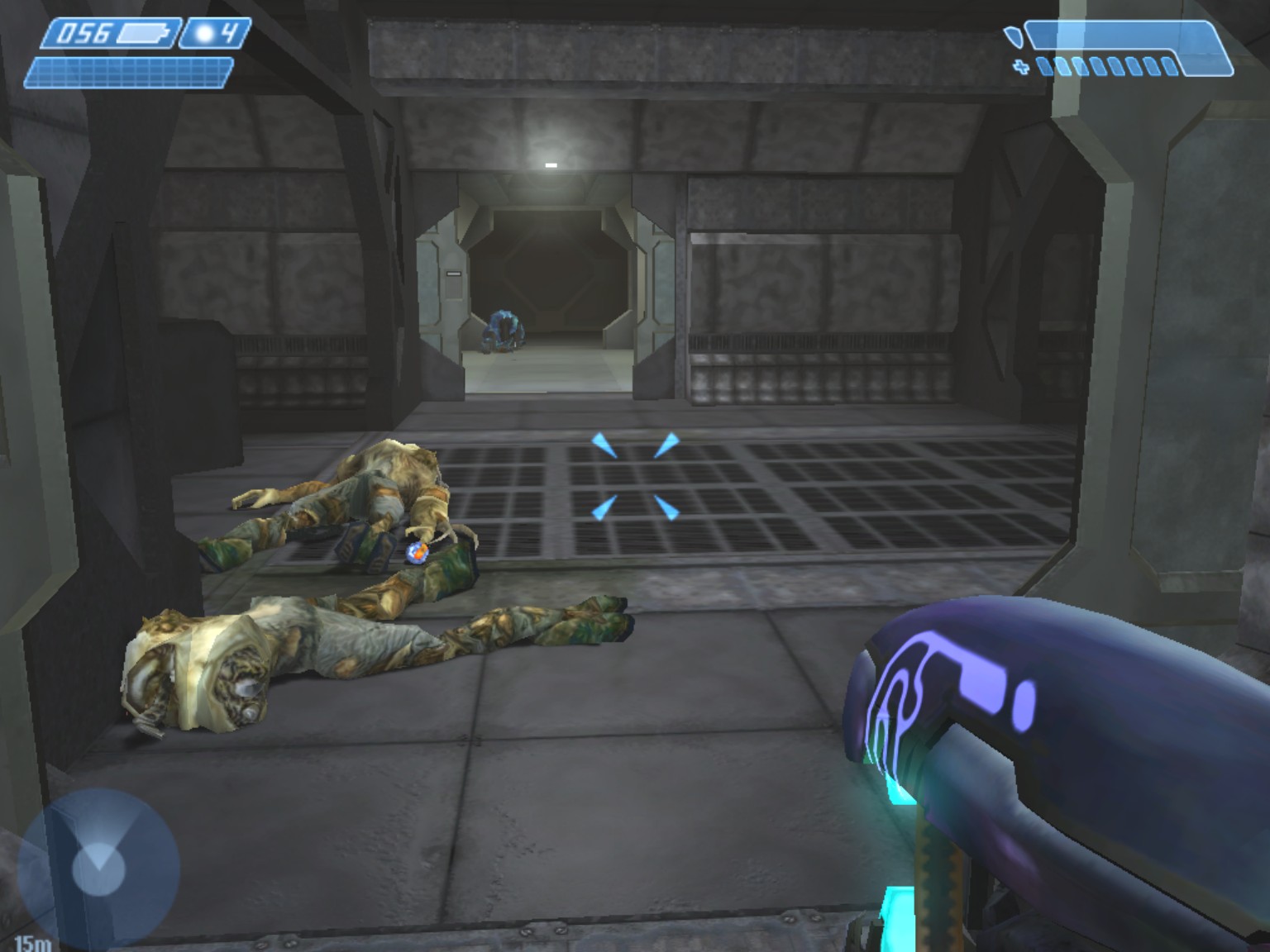Click the circular motion tracker radar
Image resolution: width=1270 pixels, height=952 pixels.
tap(98, 868)
